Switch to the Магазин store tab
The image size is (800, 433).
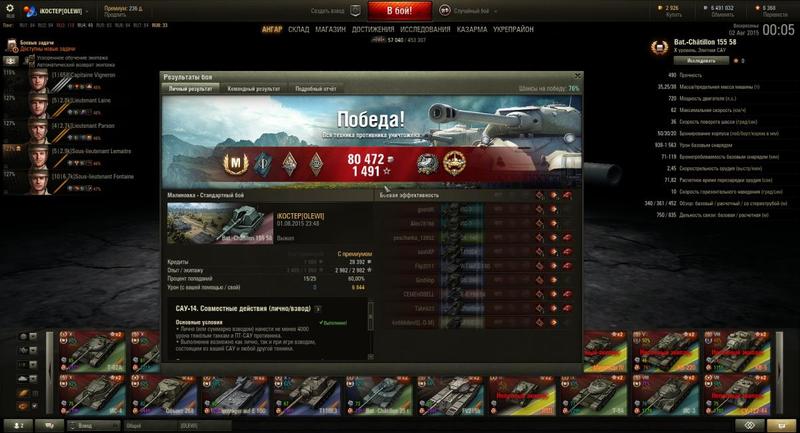point(331,30)
